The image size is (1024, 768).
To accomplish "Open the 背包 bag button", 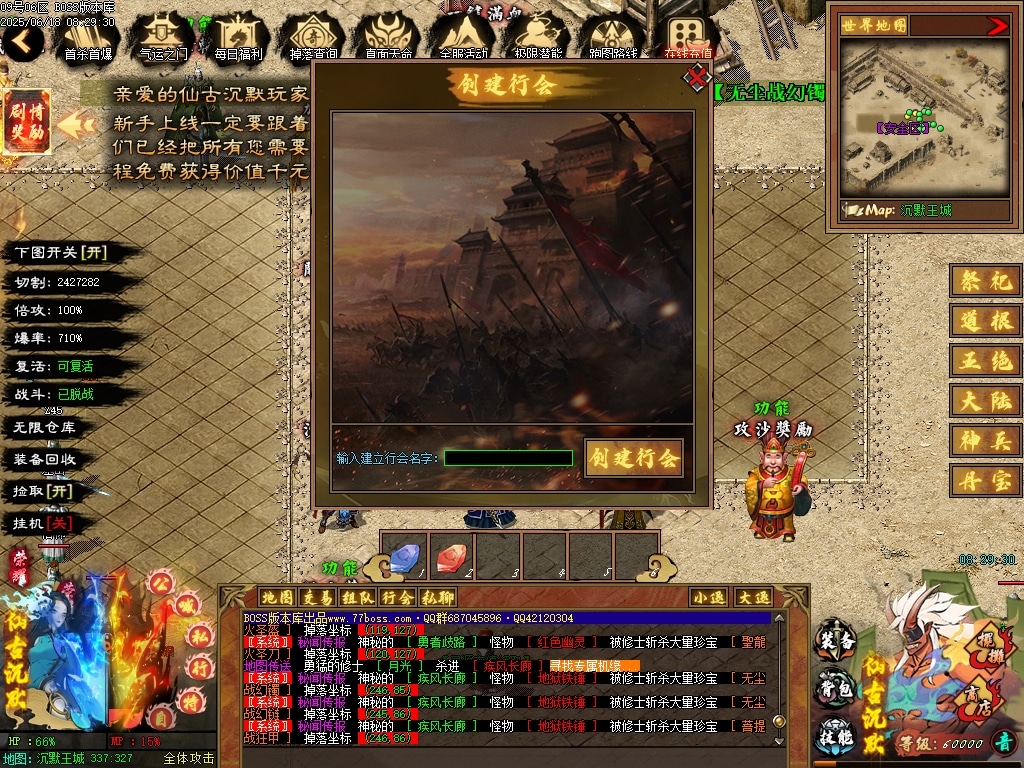I will [x=836, y=690].
